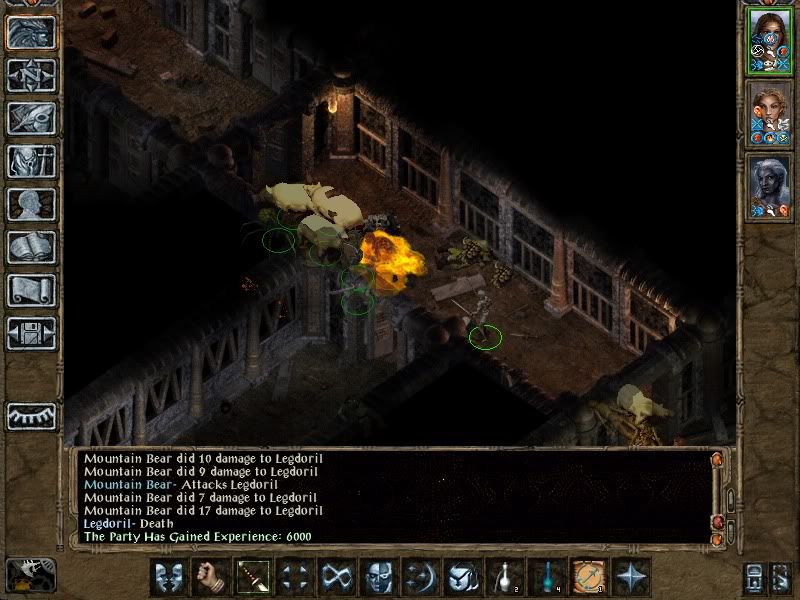This screenshot has height=600, width=800.
Task: Use the blue potion quick item
Action: [x=546, y=577]
